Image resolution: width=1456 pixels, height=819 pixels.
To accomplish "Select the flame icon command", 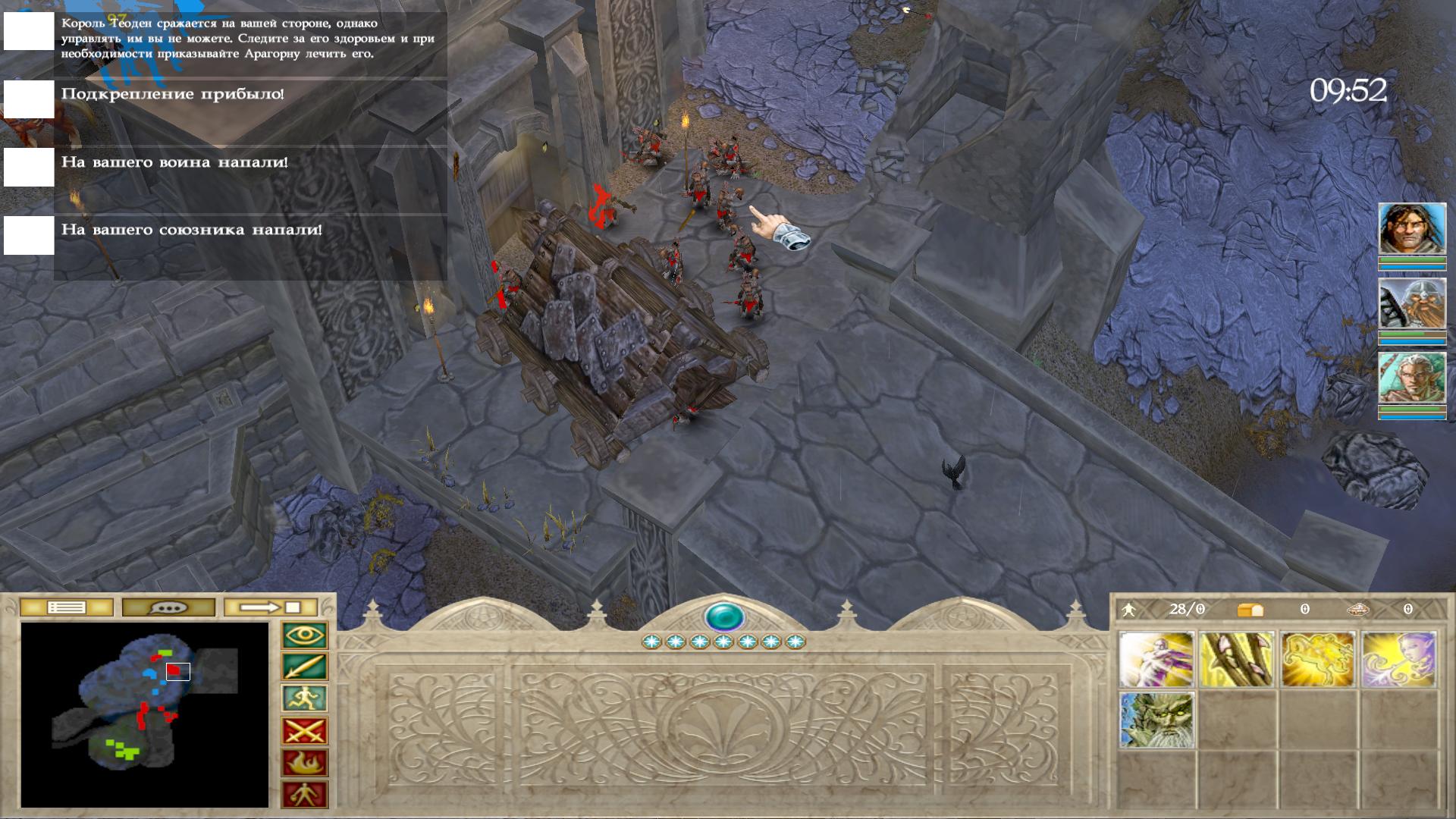I will pyautogui.click(x=305, y=763).
